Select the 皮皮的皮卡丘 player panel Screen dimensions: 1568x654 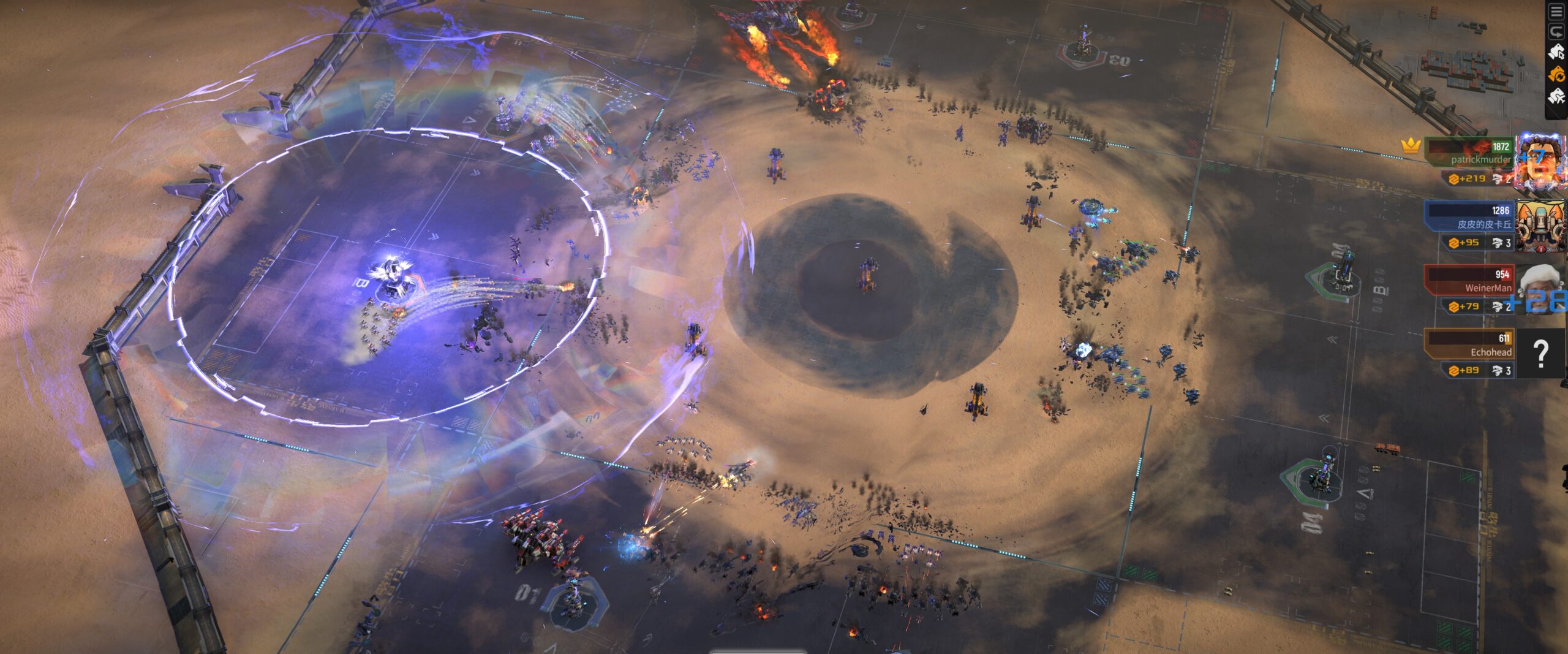[x=1470, y=216]
